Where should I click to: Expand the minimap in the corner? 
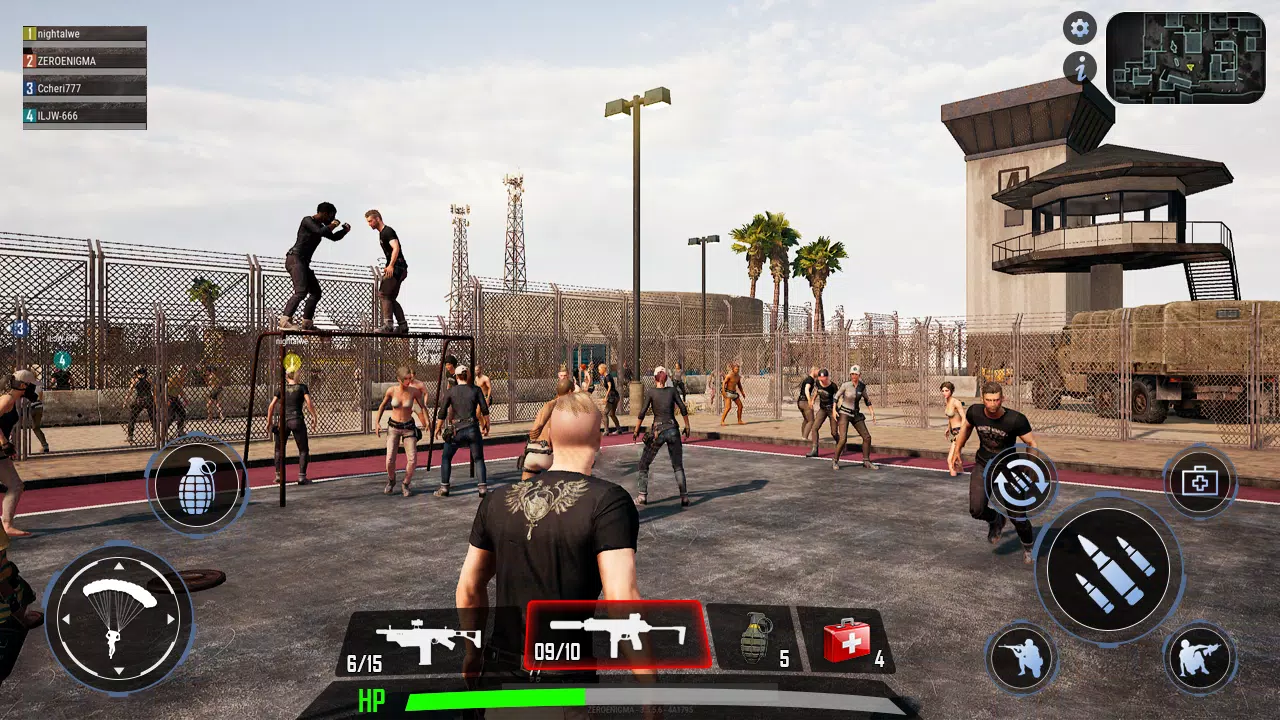[x=1185, y=55]
